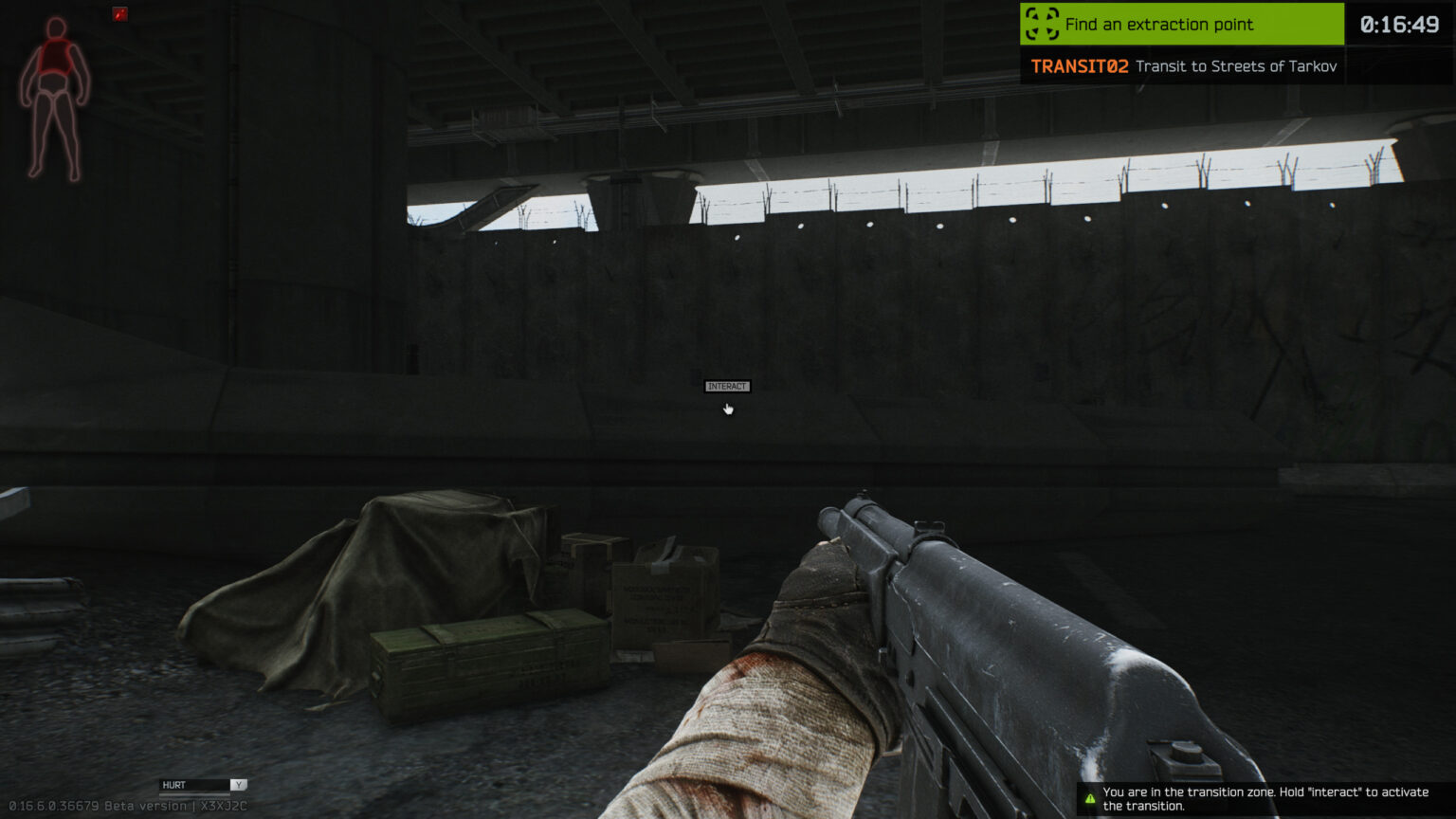Select the Transit to Streets of Tarkov entry

click(1235, 66)
